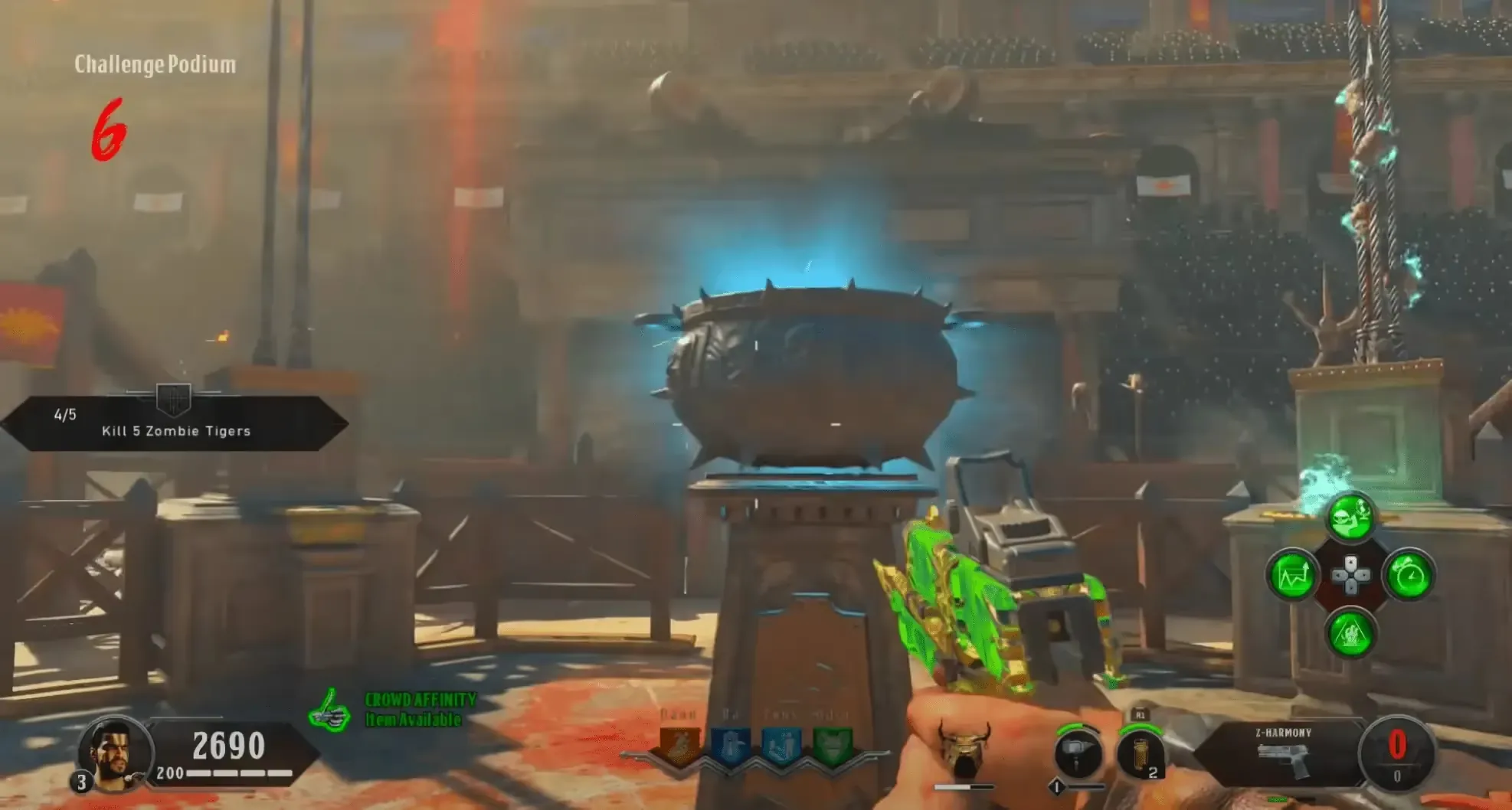
Task: Activate the horned golden helmet special weapon
Action: click(x=963, y=751)
